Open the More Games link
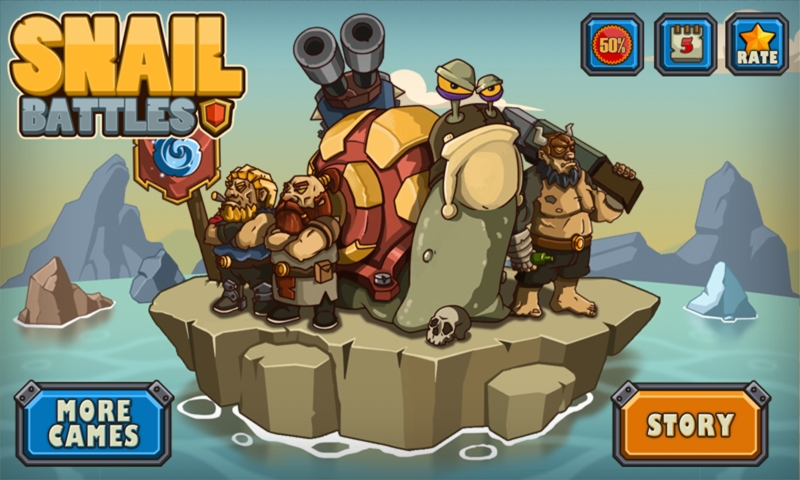Screen dimensions: 800x480 coord(93,423)
